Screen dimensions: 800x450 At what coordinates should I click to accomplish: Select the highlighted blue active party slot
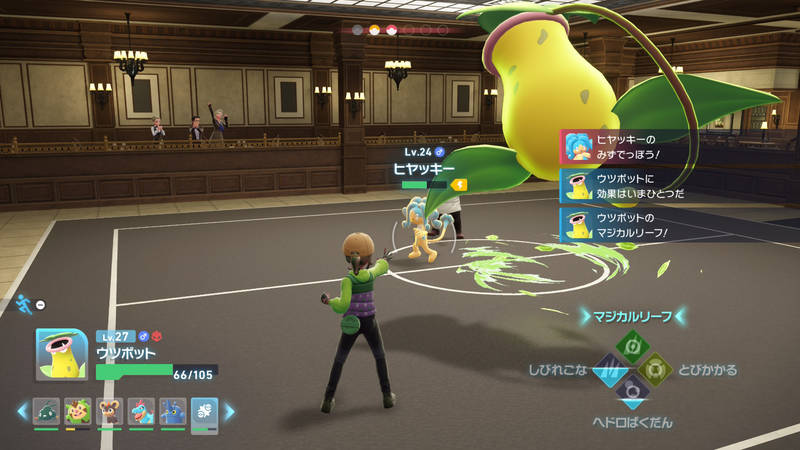[204, 411]
